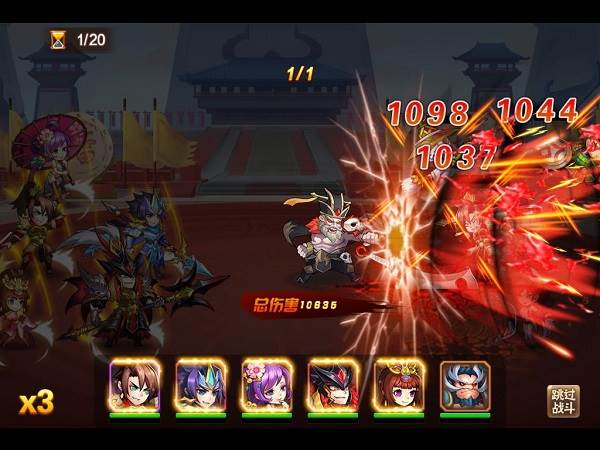Choose the purple-haired girl with pink flower portrait
The image size is (600, 450).
tap(267, 384)
